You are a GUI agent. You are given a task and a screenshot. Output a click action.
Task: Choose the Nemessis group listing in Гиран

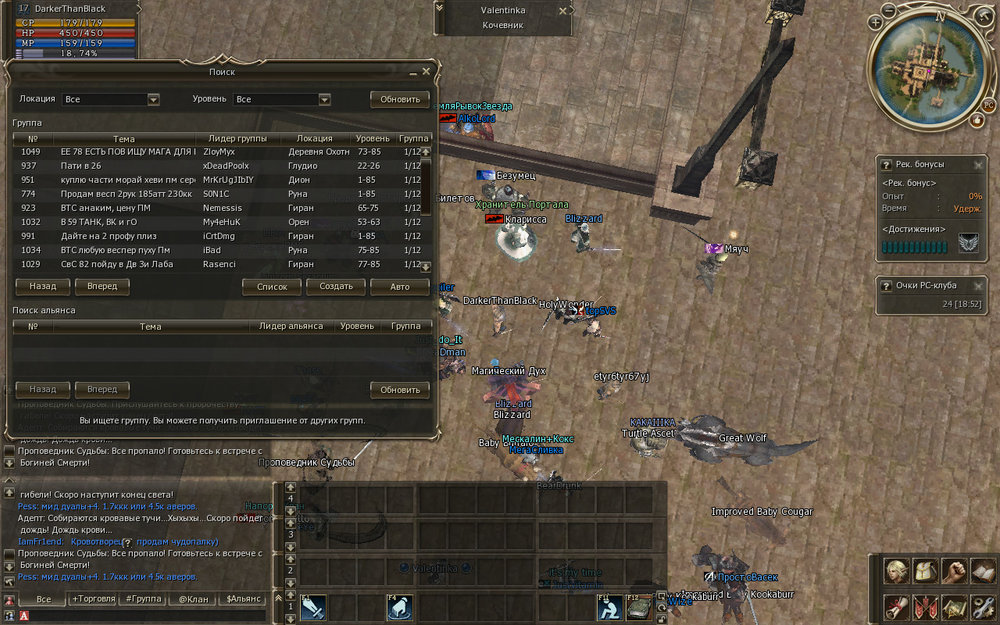(x=220, y=208)
